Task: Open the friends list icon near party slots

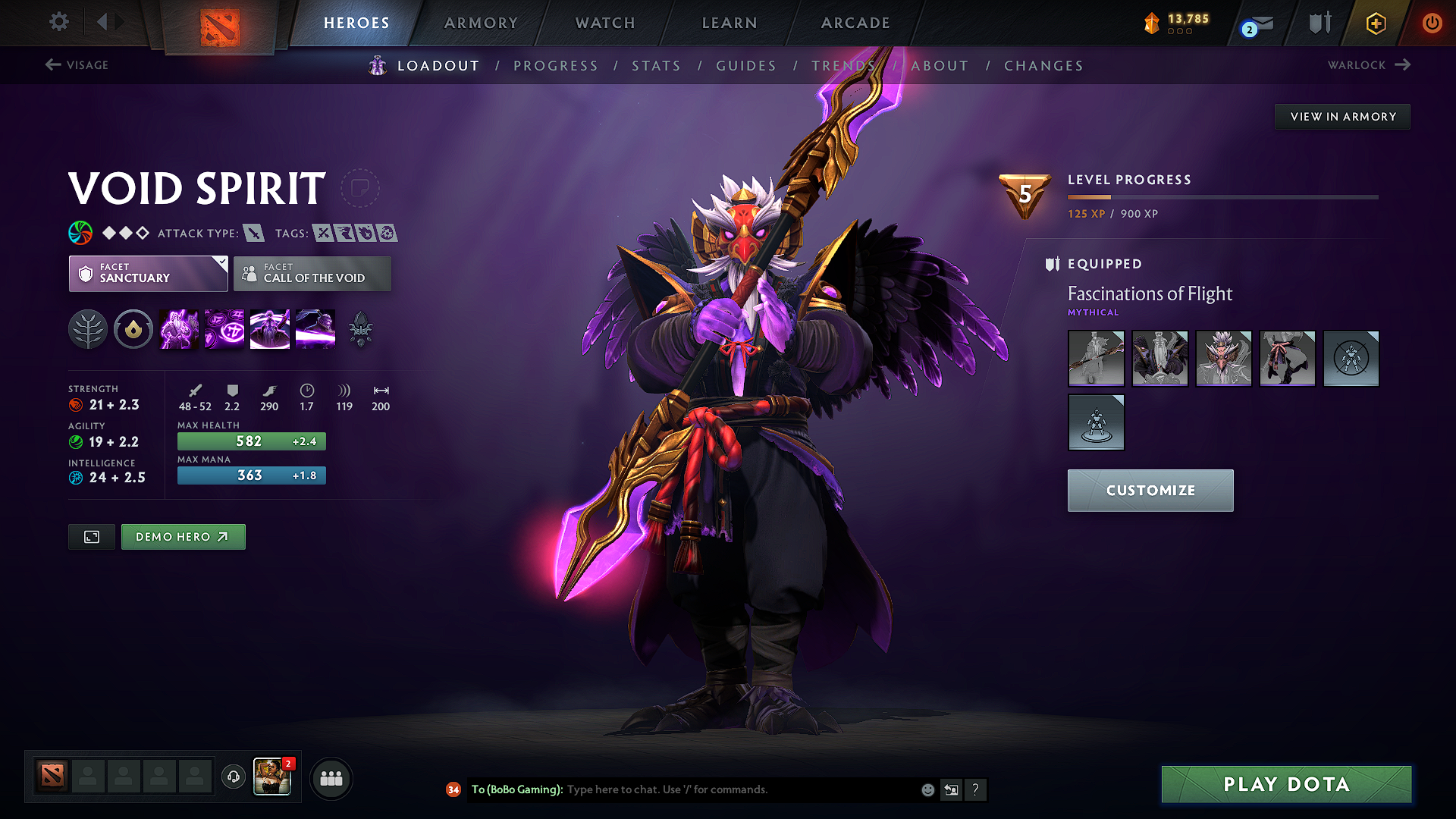Action: [331, 778]
